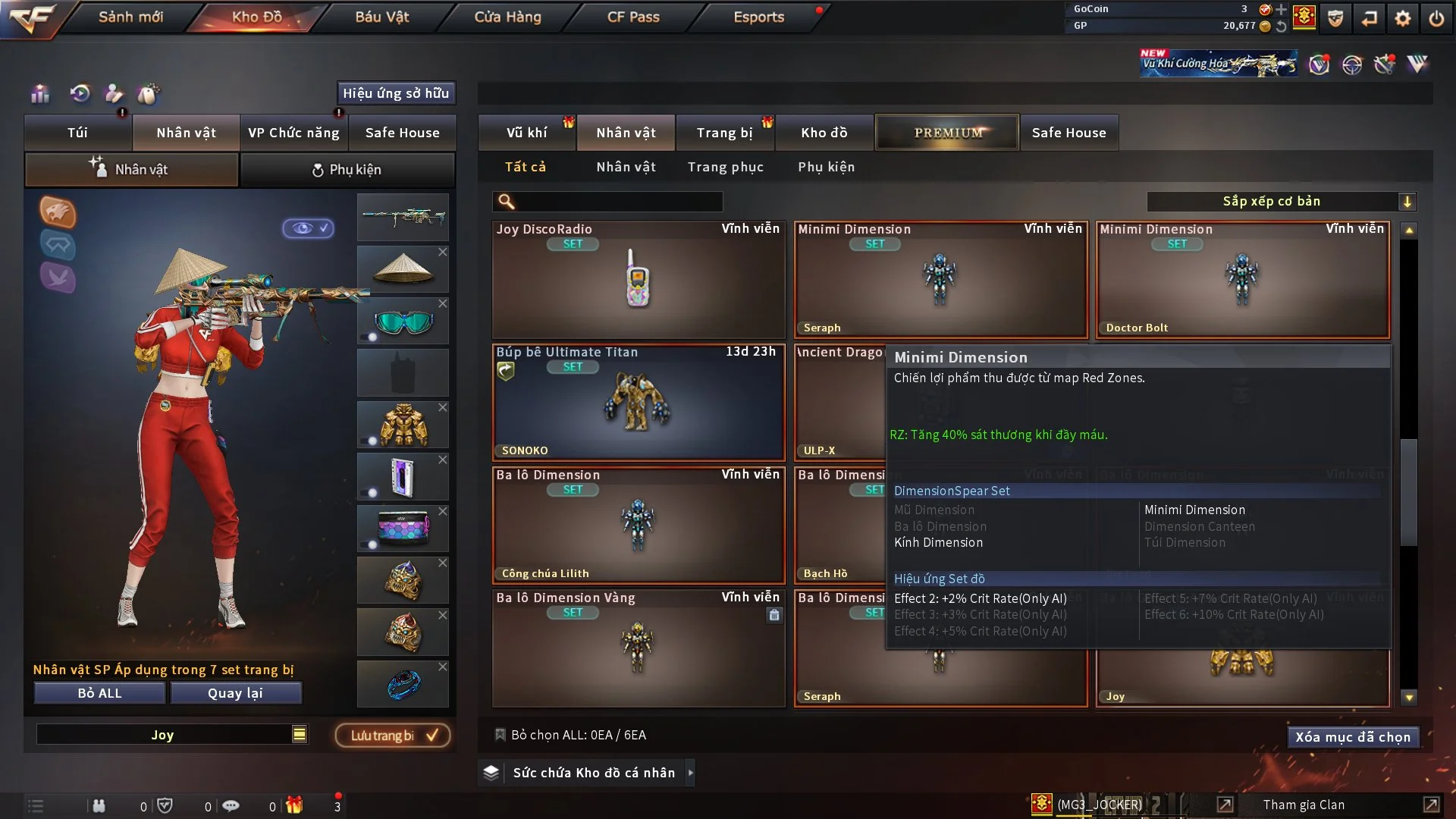Click the power exit icon
1456x819 pixels.
click(x=1436, y=18)
